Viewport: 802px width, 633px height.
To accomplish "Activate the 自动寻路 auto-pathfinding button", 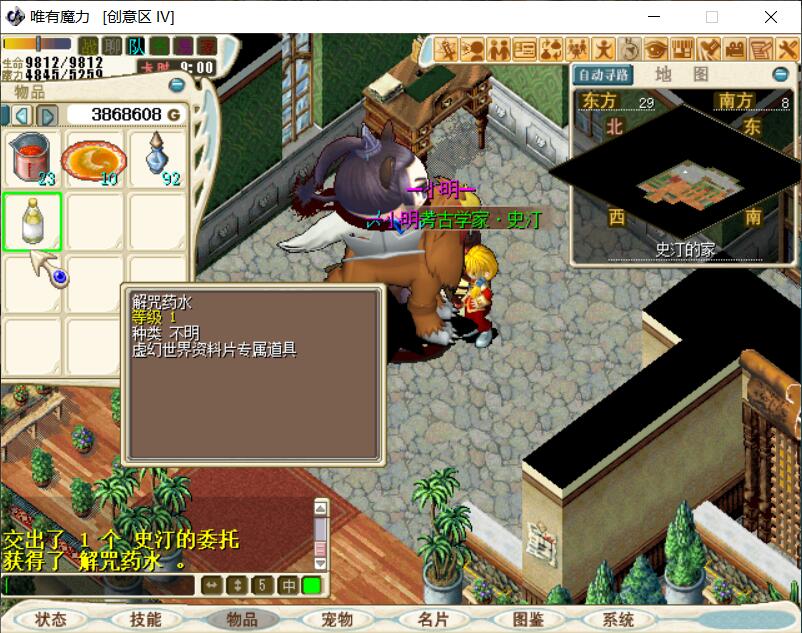I will coord(603,75).
